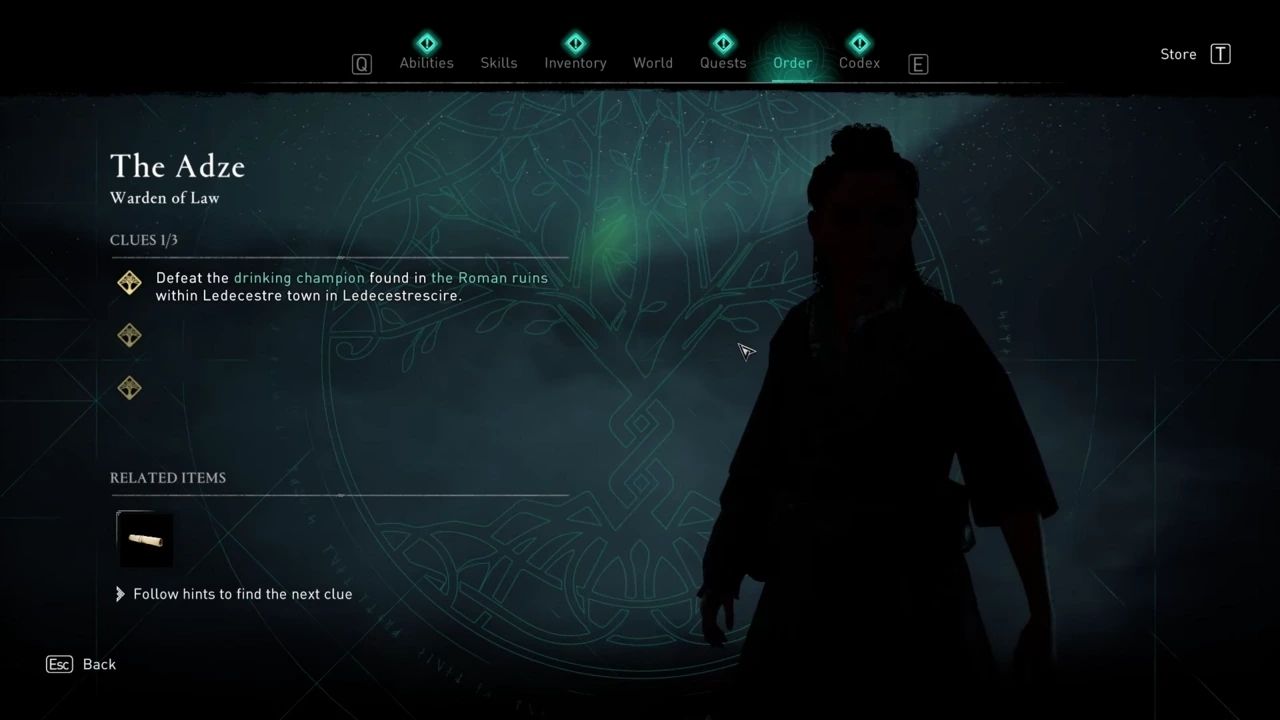Expand the CLUES 1/3 section header

coord(143,240)
